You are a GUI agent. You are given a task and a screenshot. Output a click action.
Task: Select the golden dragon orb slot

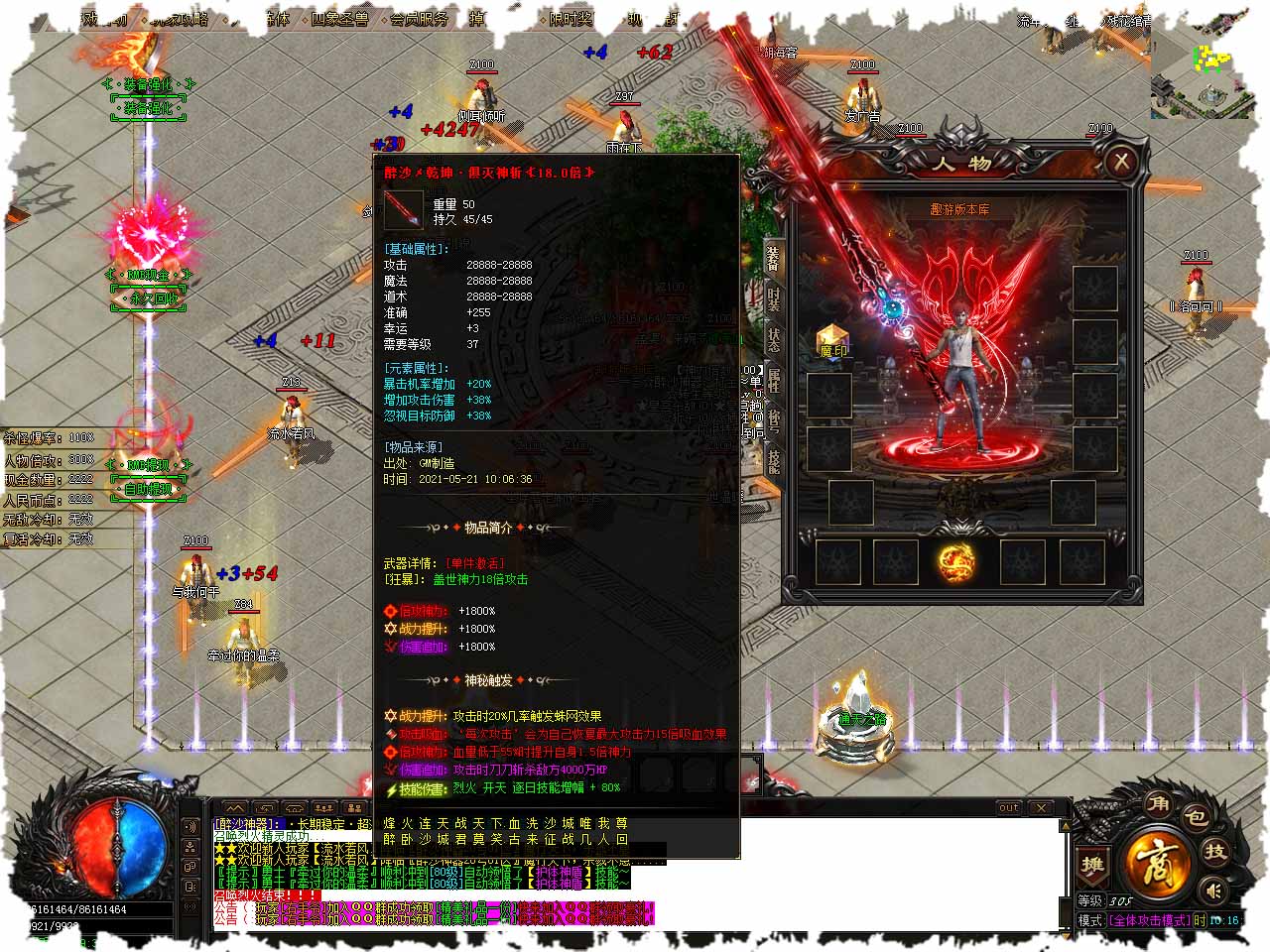[x=956, y=562]
